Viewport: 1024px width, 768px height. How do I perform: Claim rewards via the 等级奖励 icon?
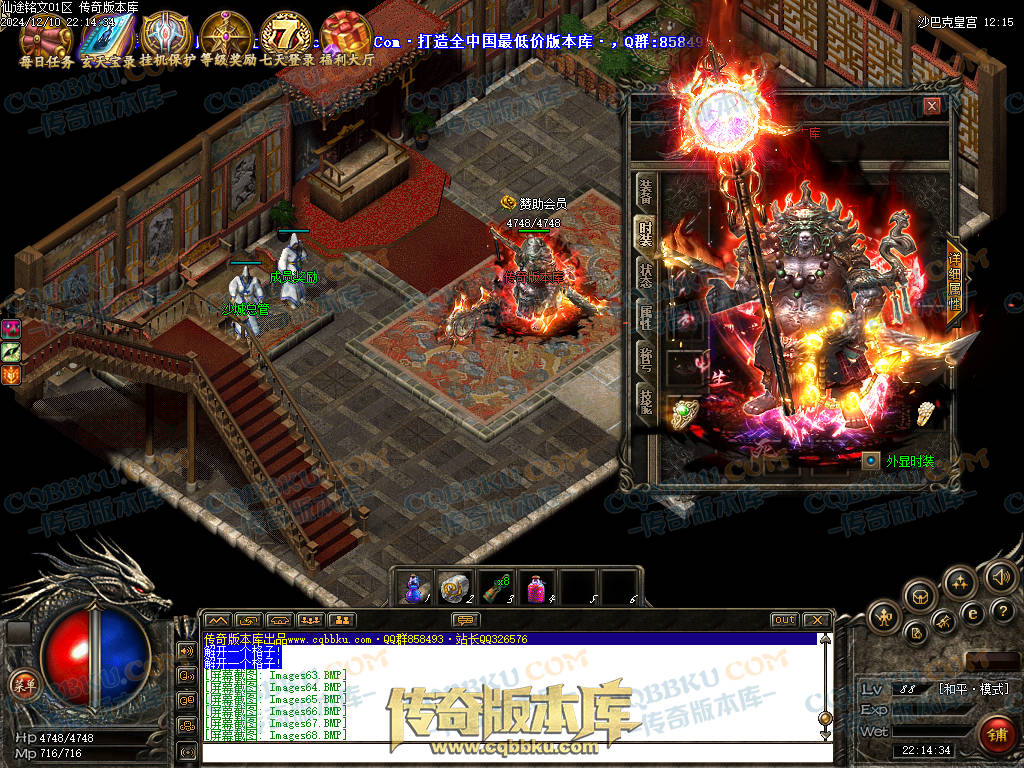coord(226,34)
